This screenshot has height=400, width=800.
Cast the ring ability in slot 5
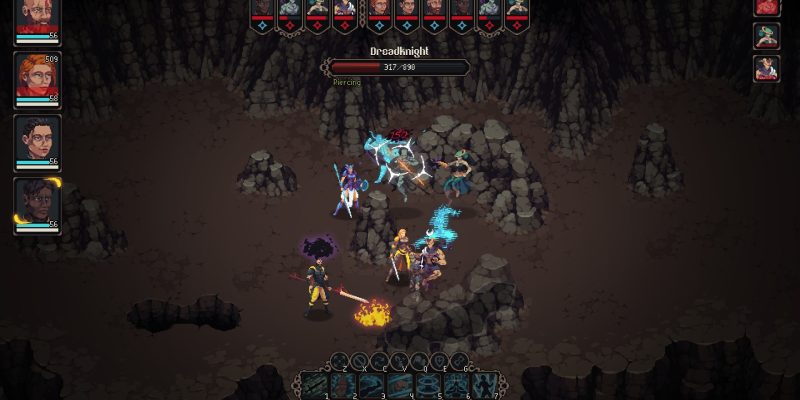tap(429, 384)
